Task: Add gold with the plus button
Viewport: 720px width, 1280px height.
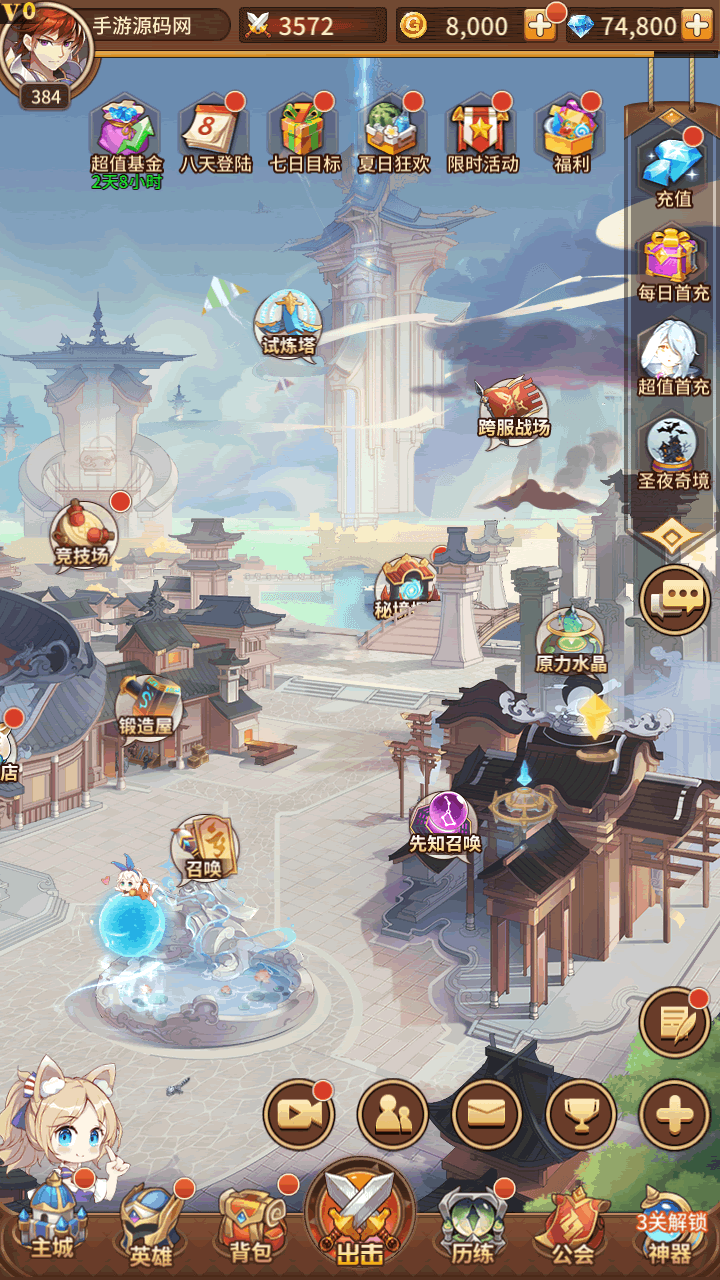Action: click(540, 26)
